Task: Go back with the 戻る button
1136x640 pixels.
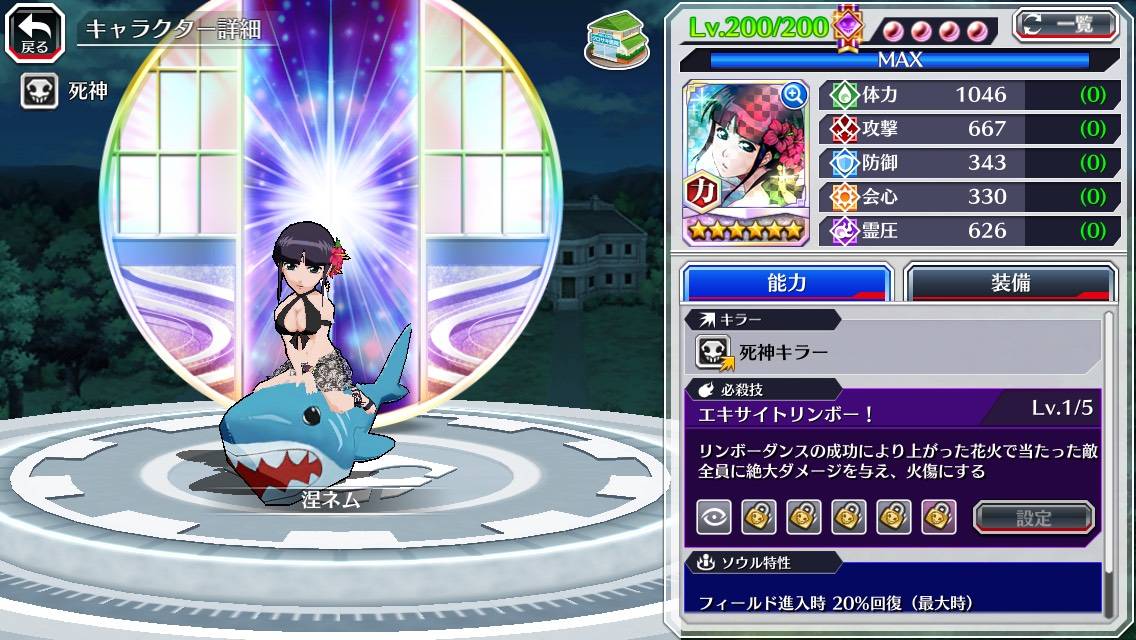Action: pyautogui.click(x=35, y=31)
